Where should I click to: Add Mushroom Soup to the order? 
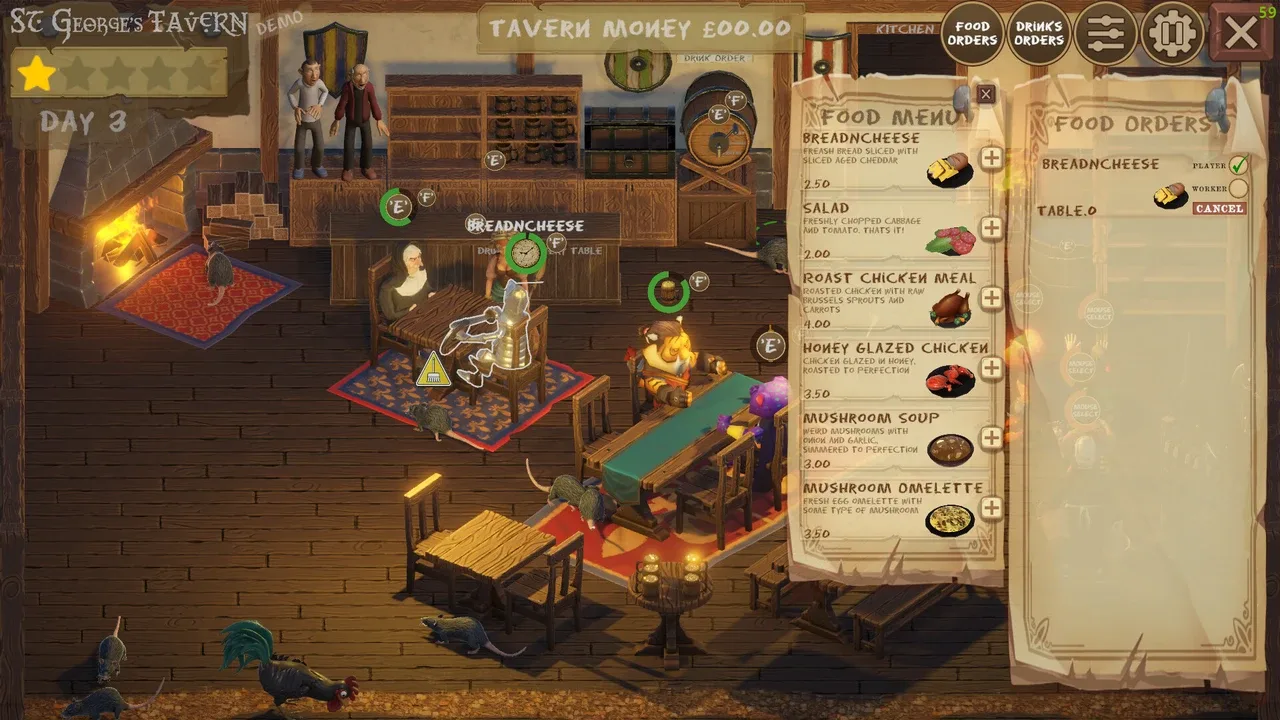pos(991,438)
